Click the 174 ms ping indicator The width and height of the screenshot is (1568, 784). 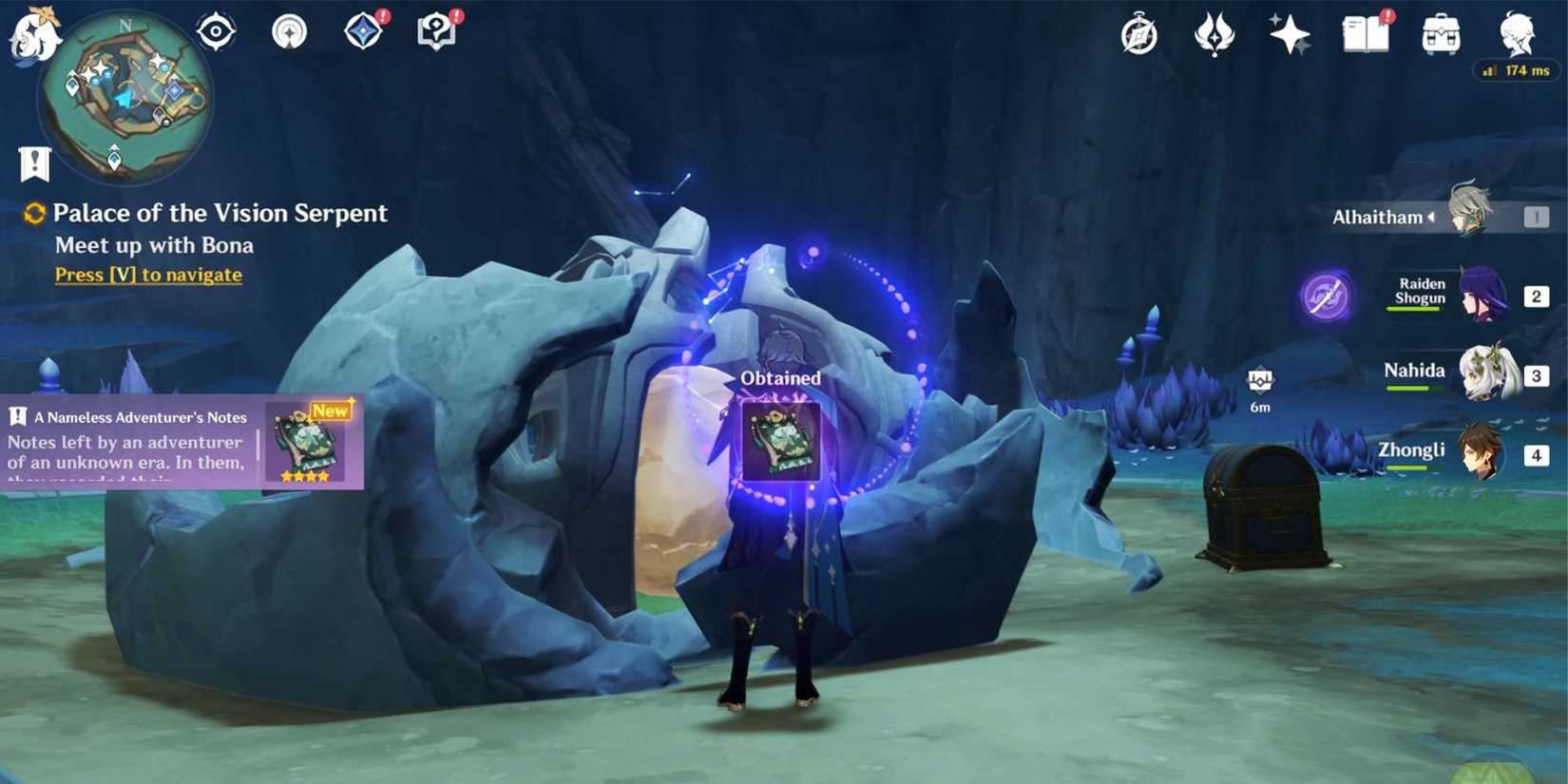1517,69
